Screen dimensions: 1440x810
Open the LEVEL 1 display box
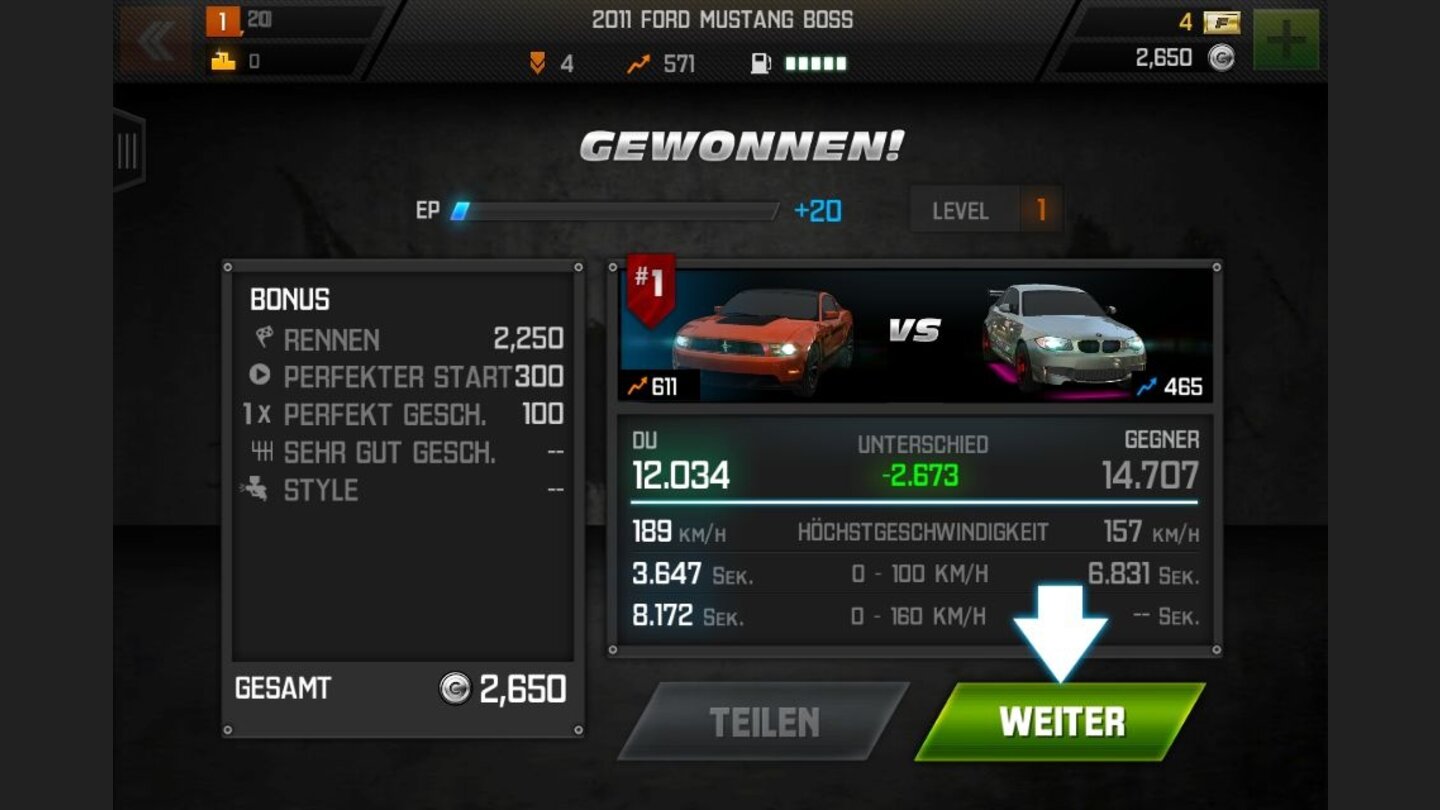pos(985,210)
